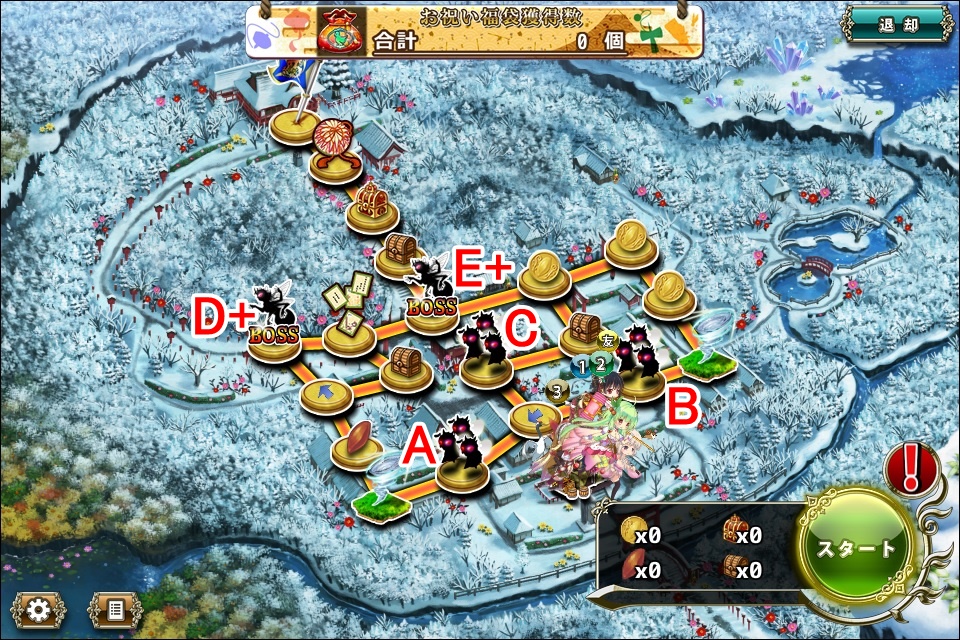The height and width of the screenshot is (640, 960).
Task: Tap the red exclamation alert icon
Action: (911, 467)
